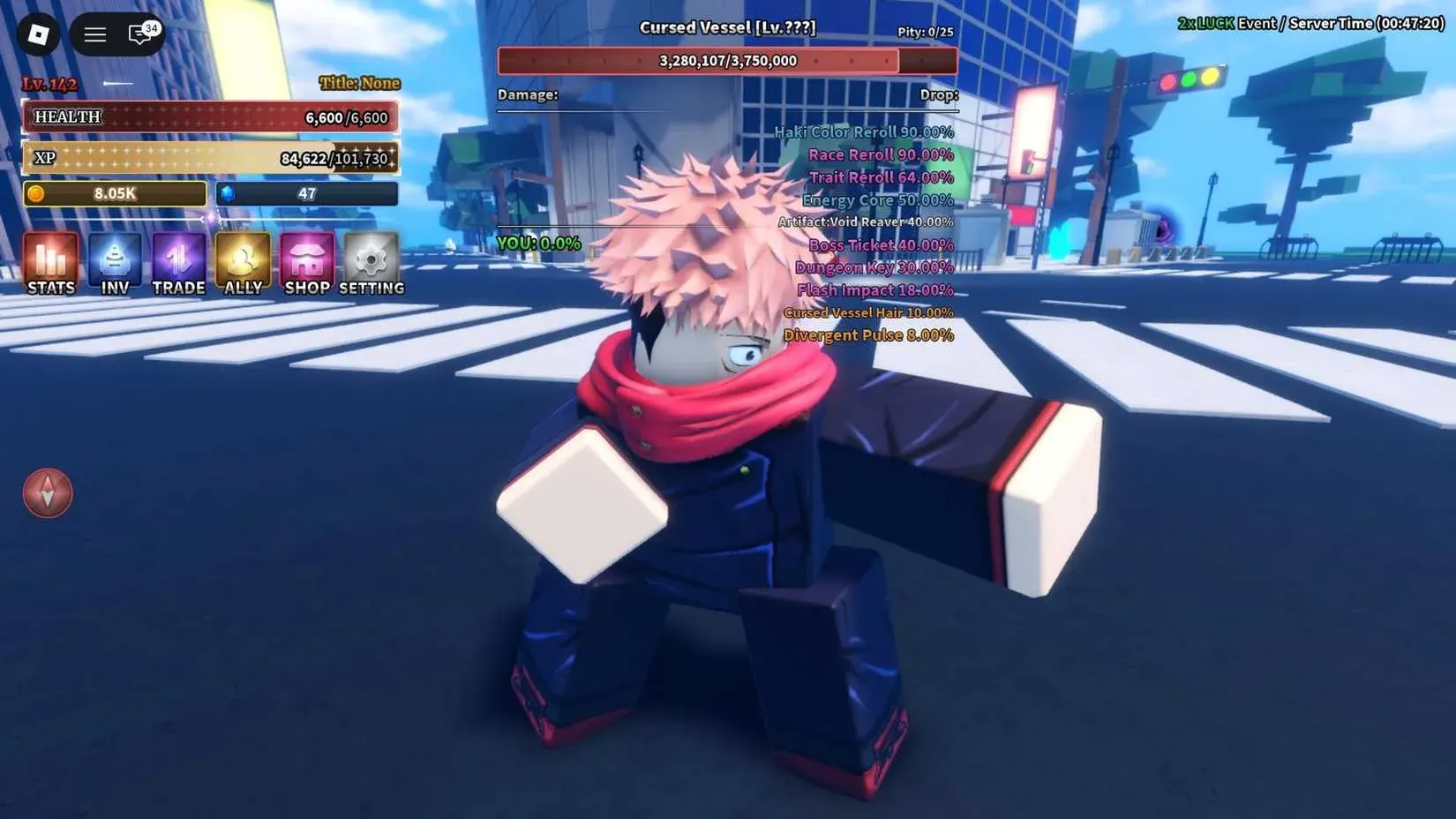The image size is (1456, 819).
Task: Click the blue gem currency icon
Action: pyautogui.click(x=228, y=193)
